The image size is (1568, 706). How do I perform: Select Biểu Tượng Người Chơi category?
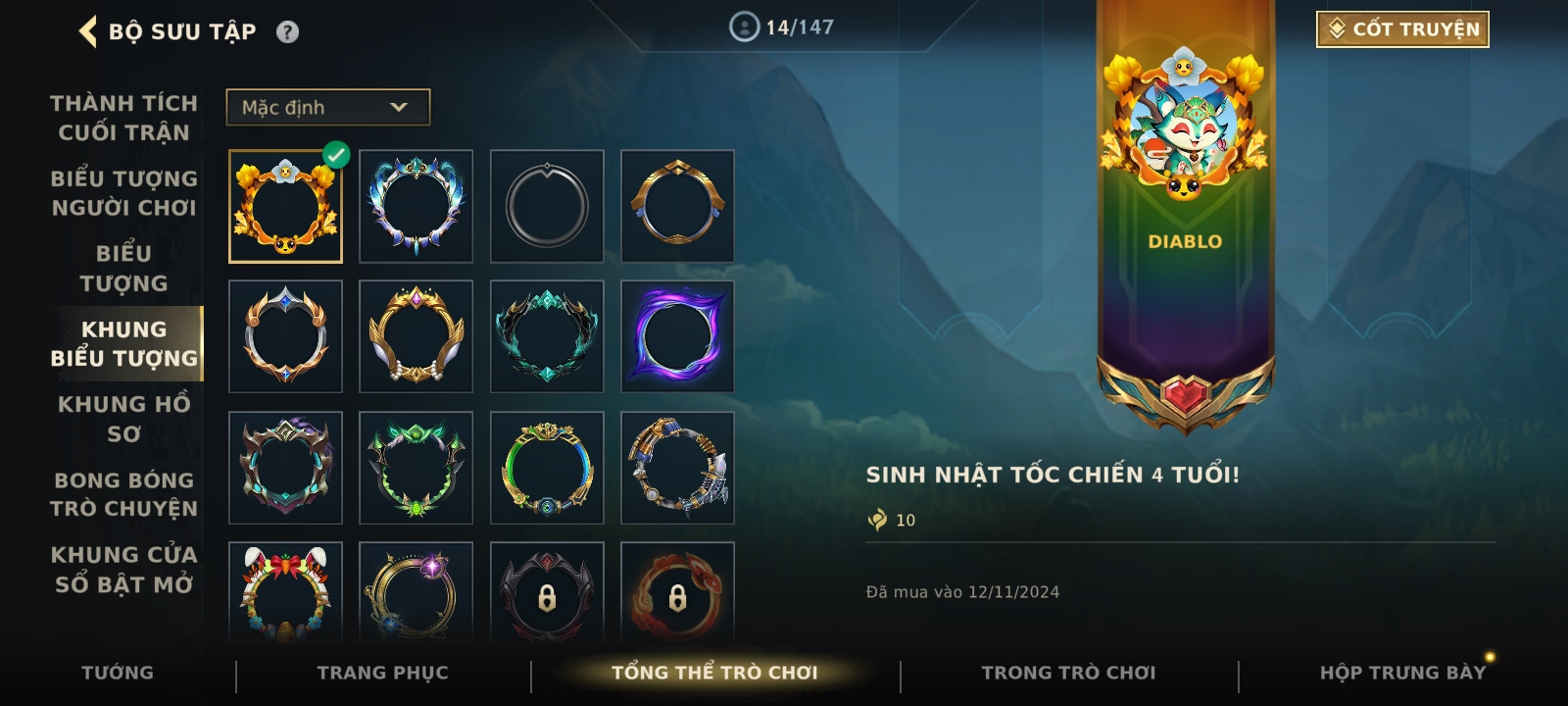123,193
